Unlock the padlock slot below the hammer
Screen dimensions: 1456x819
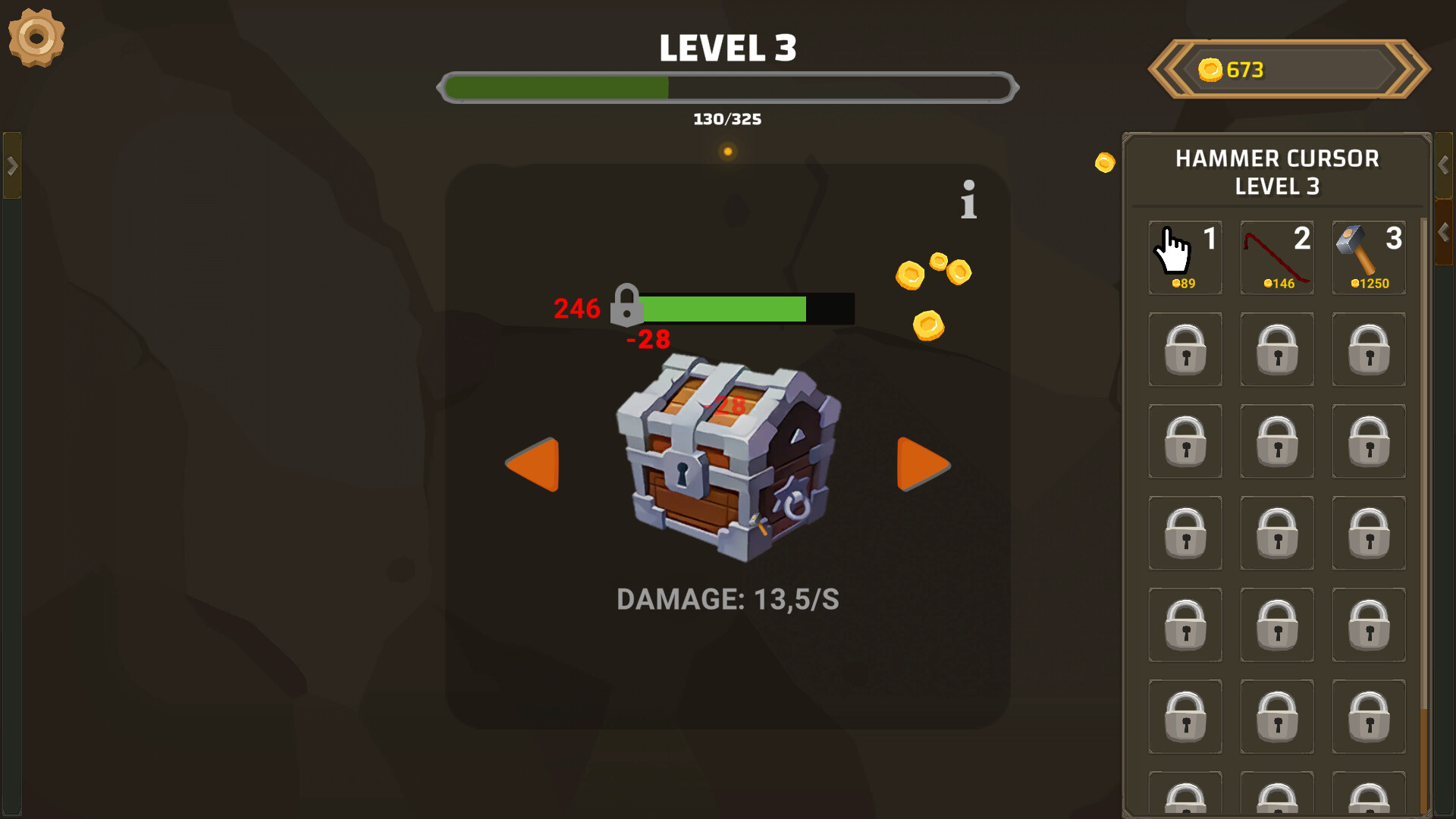point(1368,349)
